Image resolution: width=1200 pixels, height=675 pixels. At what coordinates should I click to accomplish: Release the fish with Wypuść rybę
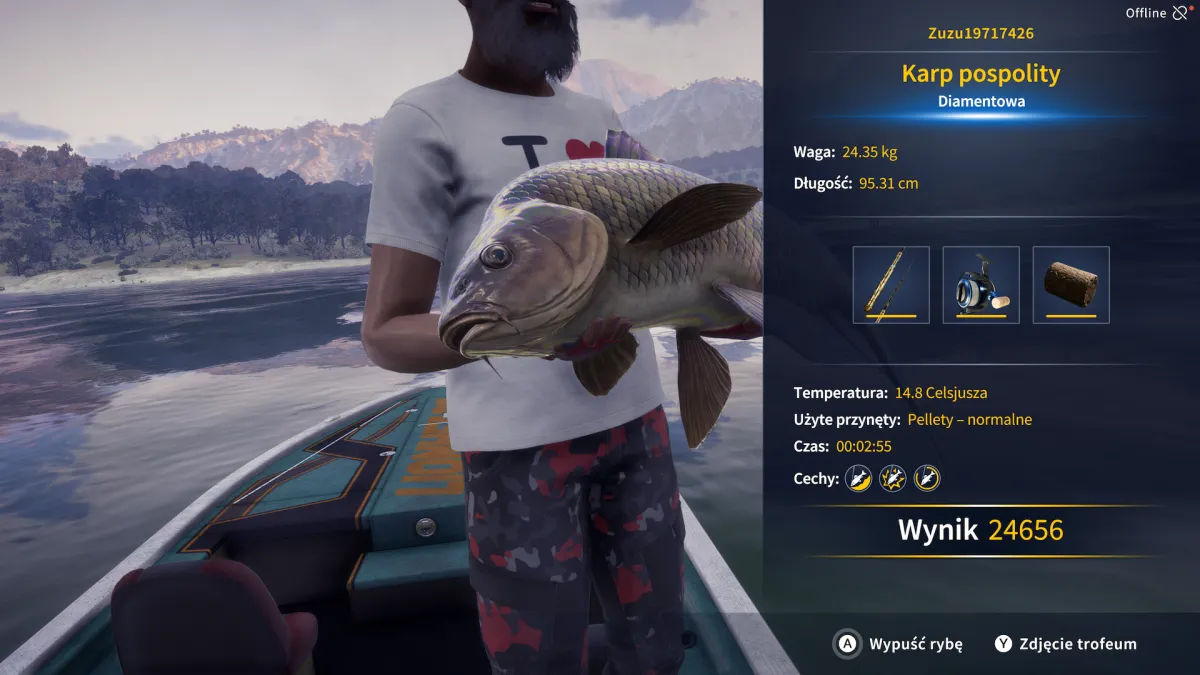pyautogui.click(x=899, y=644)
